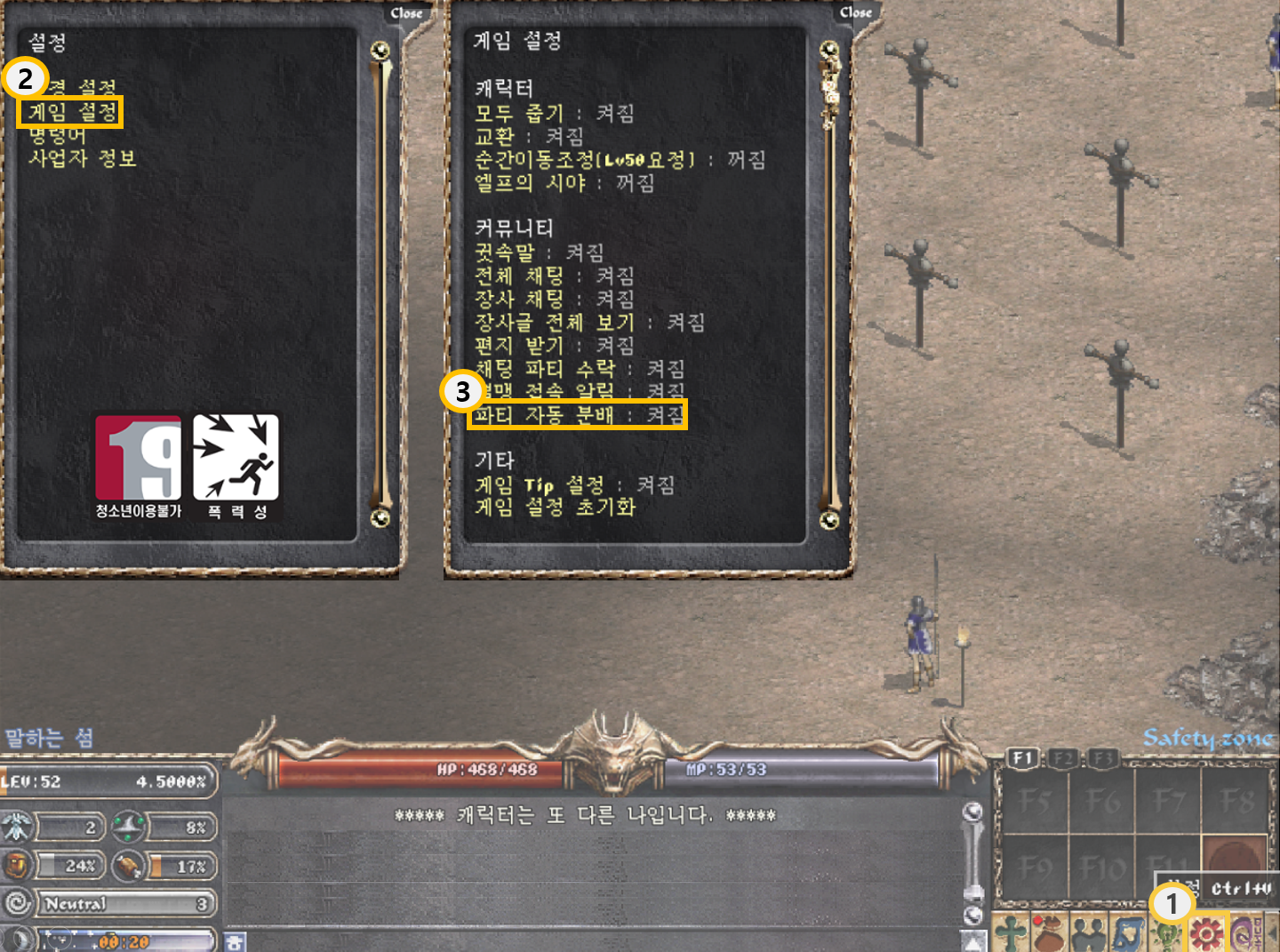Viewport: 1280px width, 952px height.
Task: Open the blue scroll icon
Action: 1127,934
